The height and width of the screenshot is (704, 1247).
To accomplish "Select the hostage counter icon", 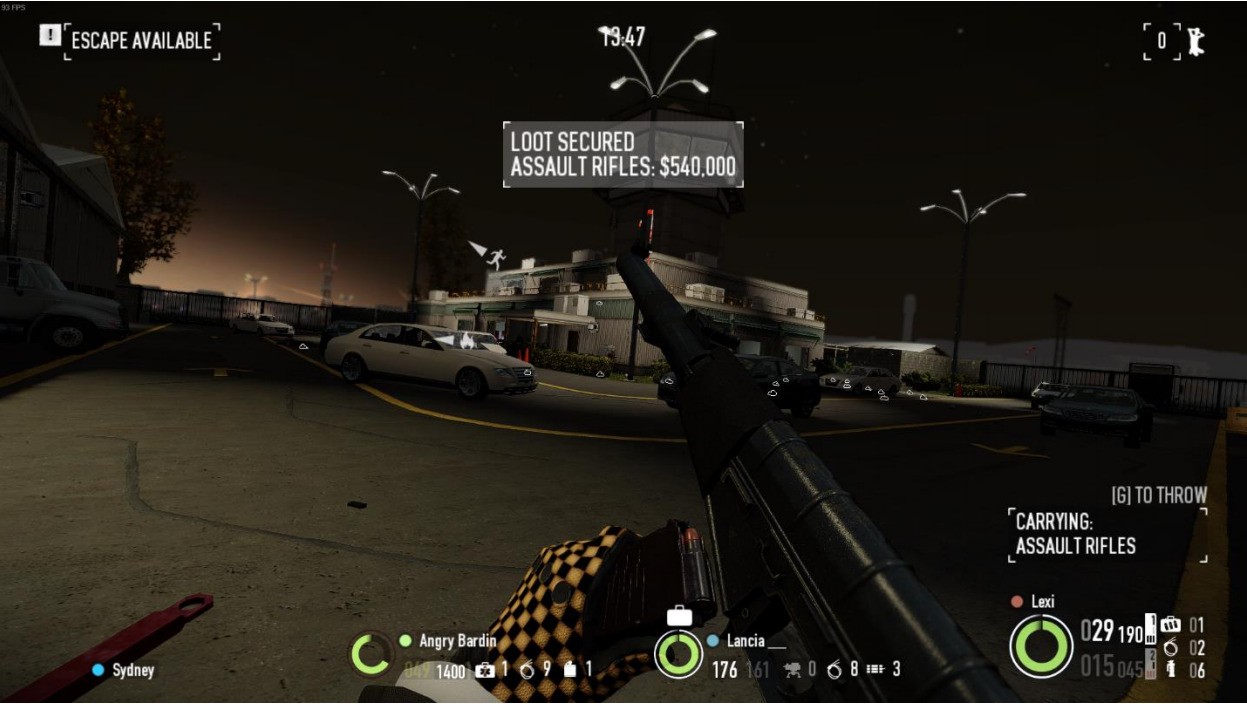I will pos(1194,41).
